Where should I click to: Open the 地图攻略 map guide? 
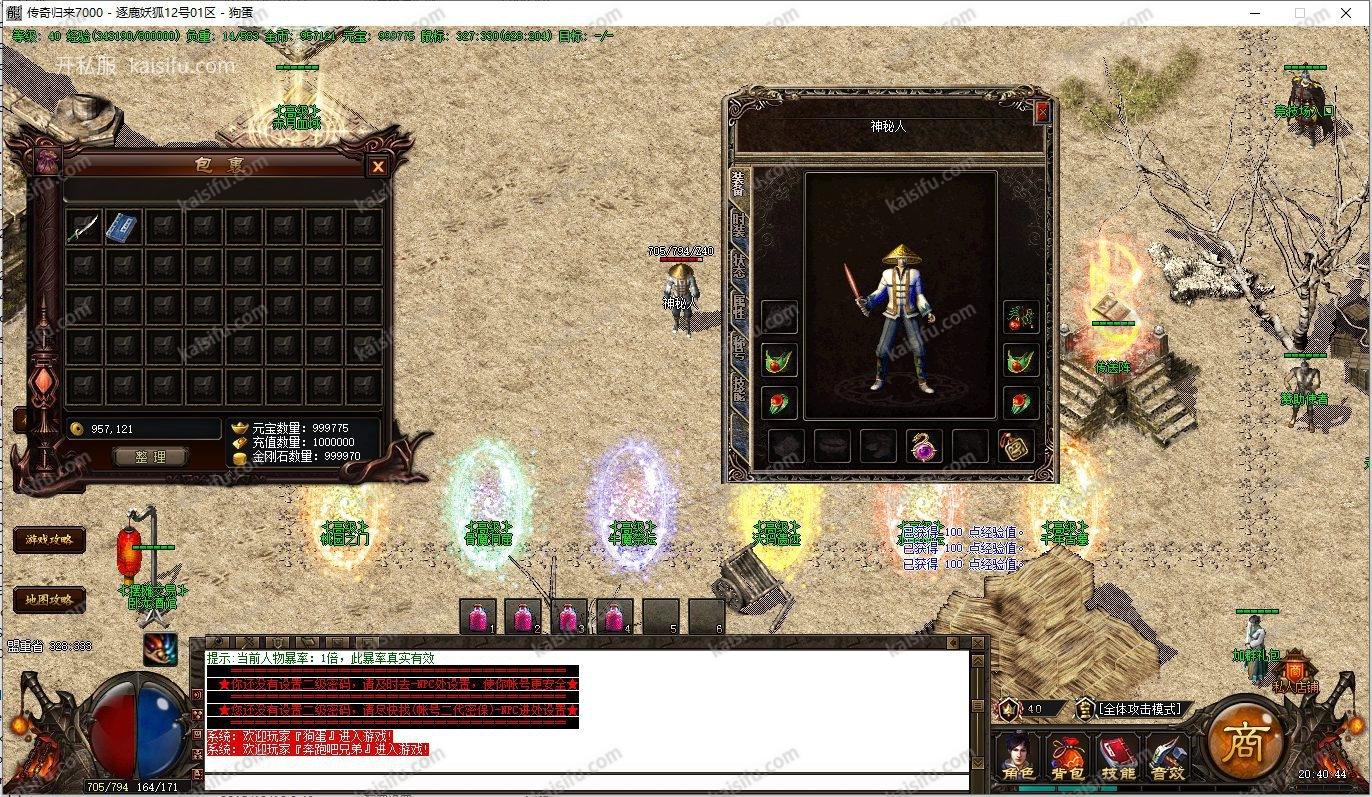49,600
